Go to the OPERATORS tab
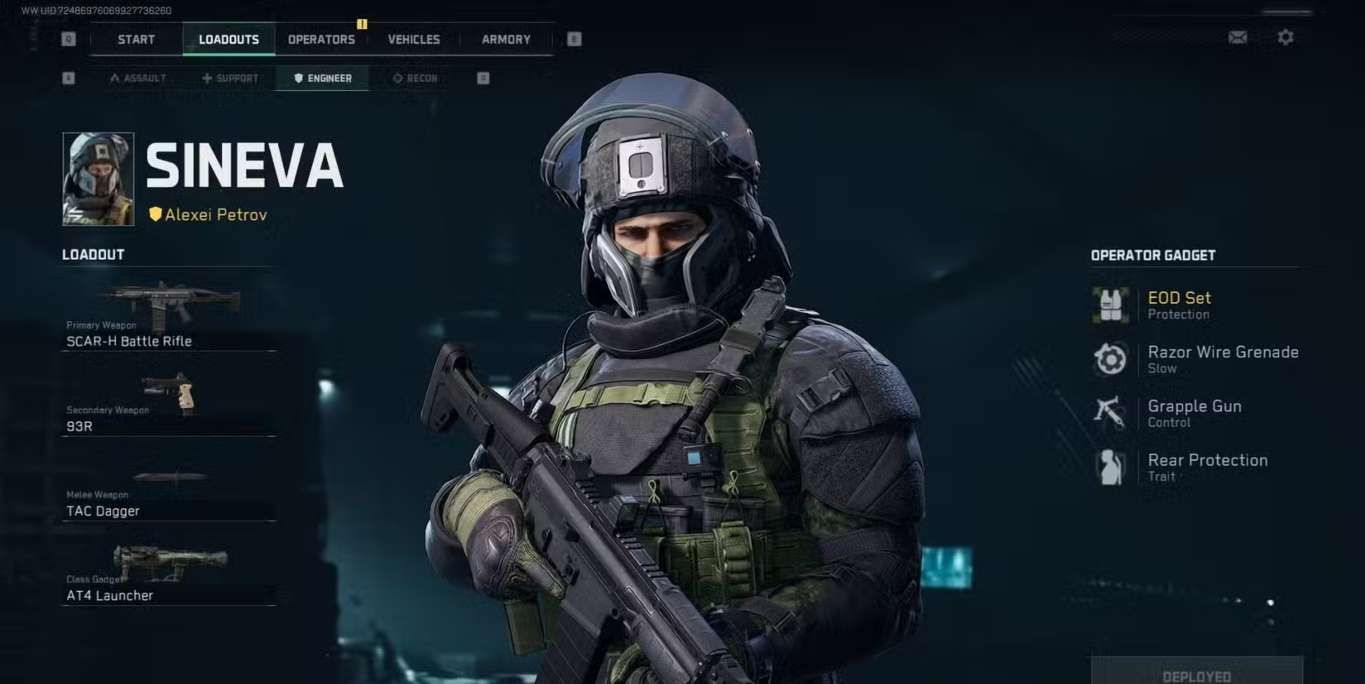The width and height of the screenshot is (1365, 684). 321,39
